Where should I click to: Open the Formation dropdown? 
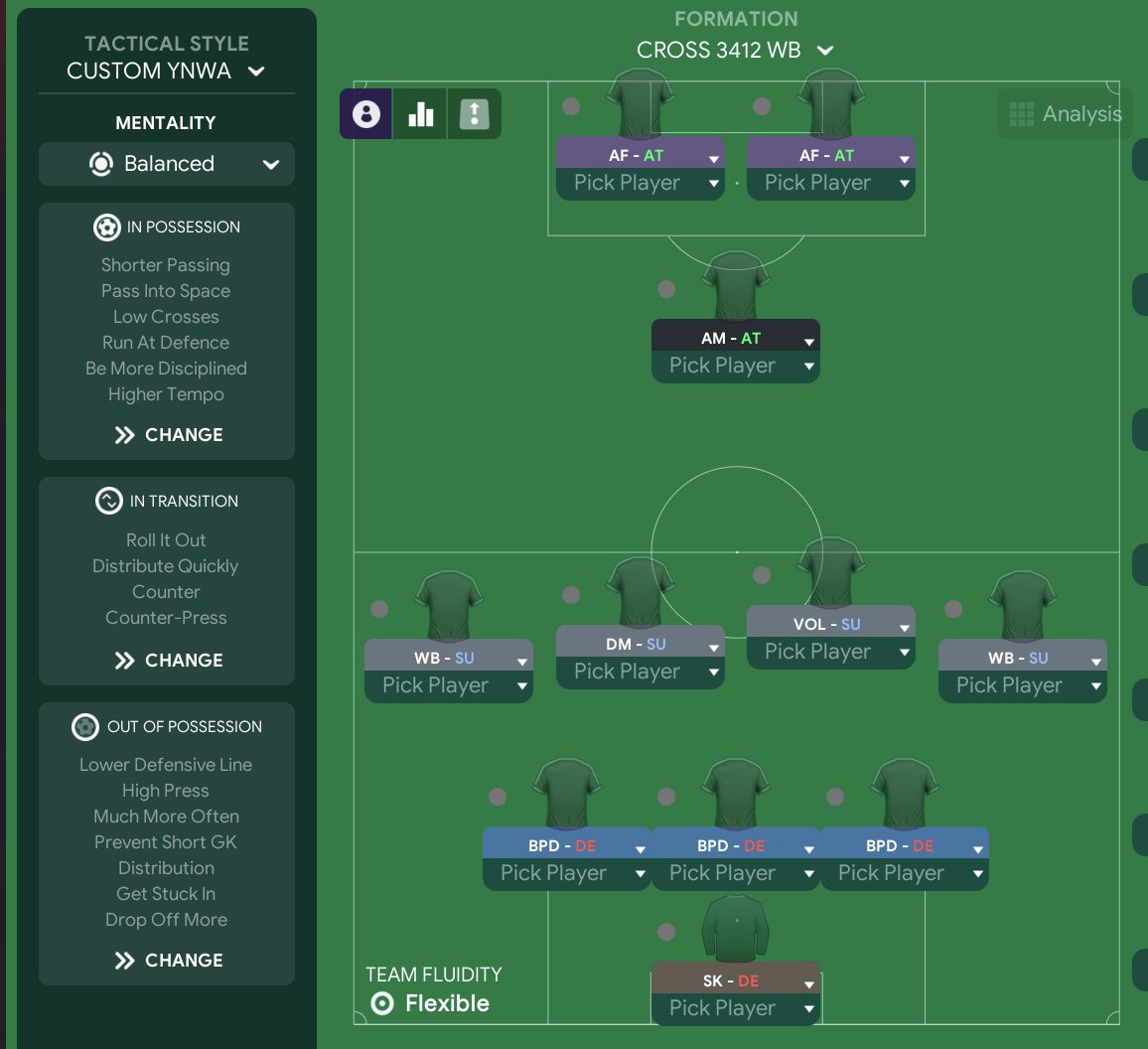(x=735, y=50)
